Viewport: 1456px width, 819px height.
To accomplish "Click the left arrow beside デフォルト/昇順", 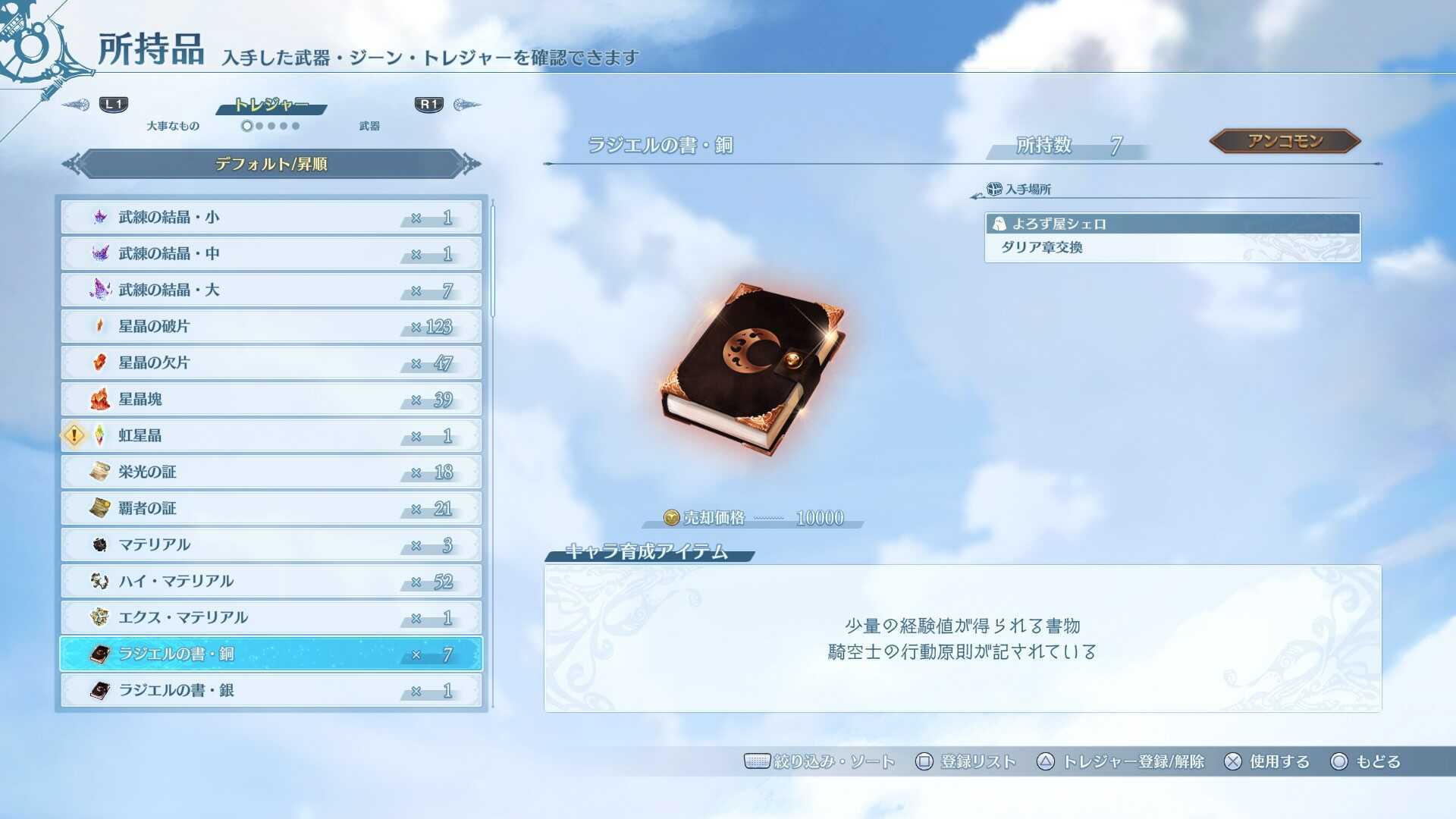I will coord(70,165).
